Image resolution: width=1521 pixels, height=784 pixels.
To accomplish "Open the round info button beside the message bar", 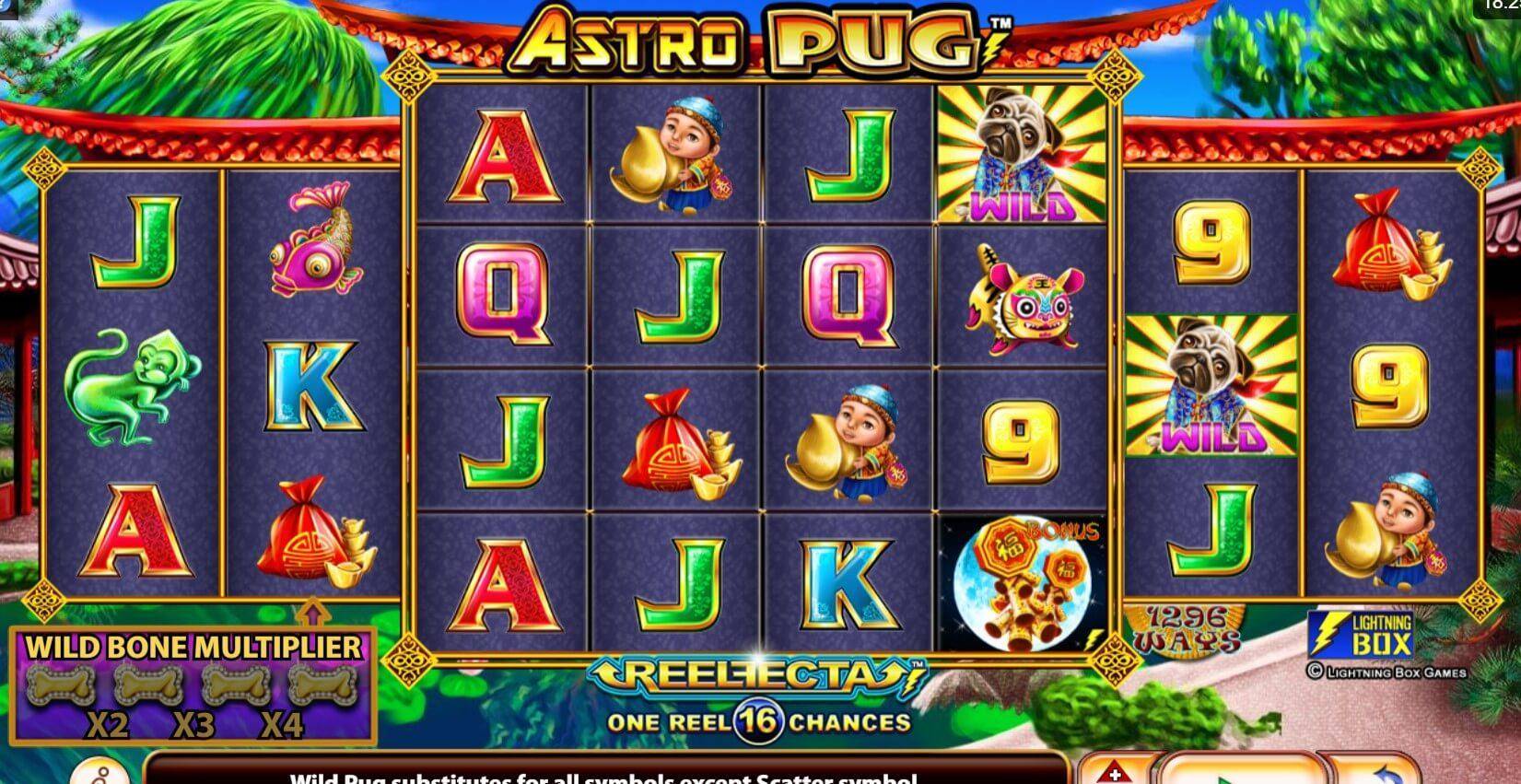I will pyautogui.click(x=99, y=772).
